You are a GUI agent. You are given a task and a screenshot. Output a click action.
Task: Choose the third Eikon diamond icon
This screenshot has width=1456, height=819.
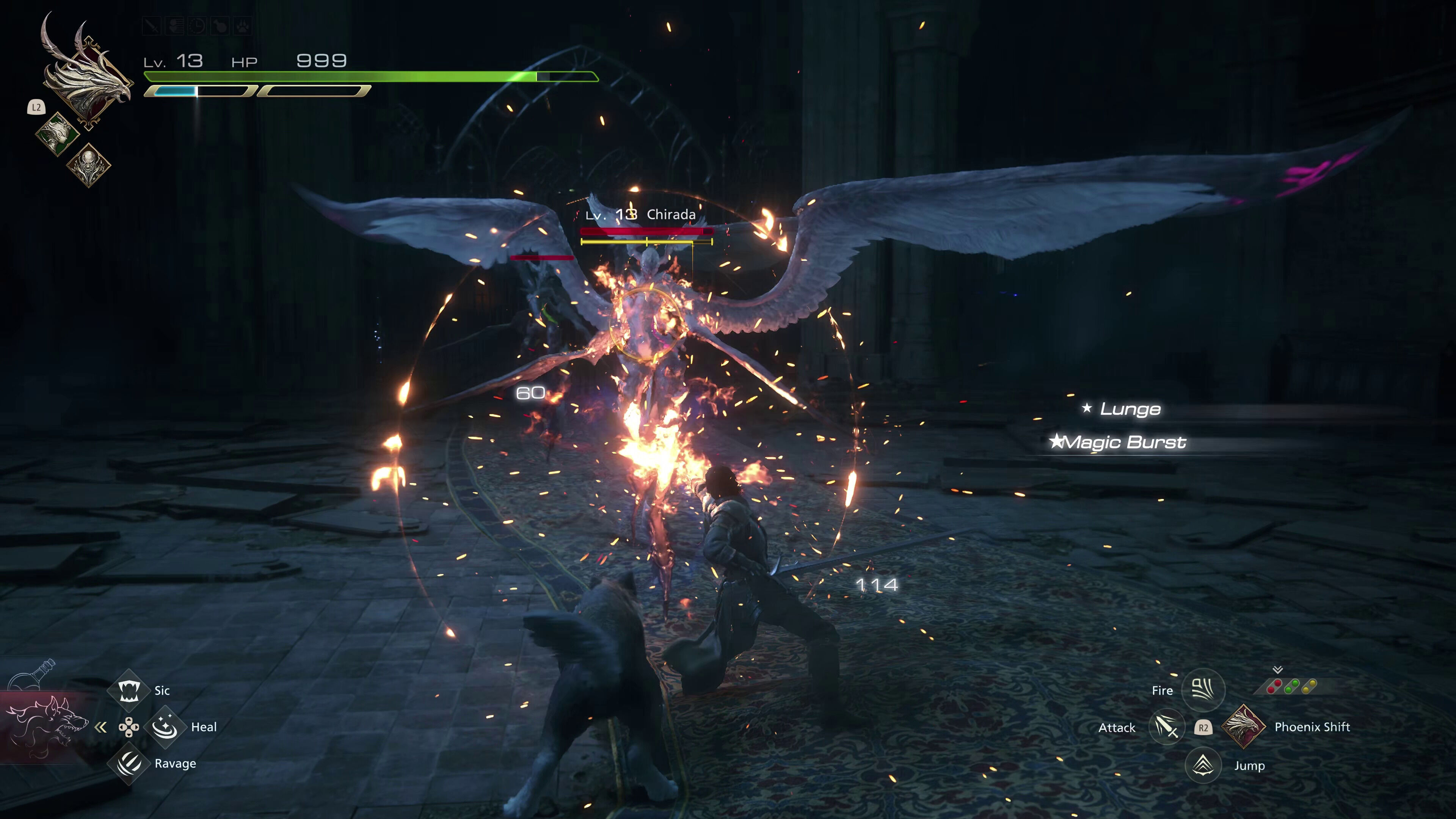89,165
